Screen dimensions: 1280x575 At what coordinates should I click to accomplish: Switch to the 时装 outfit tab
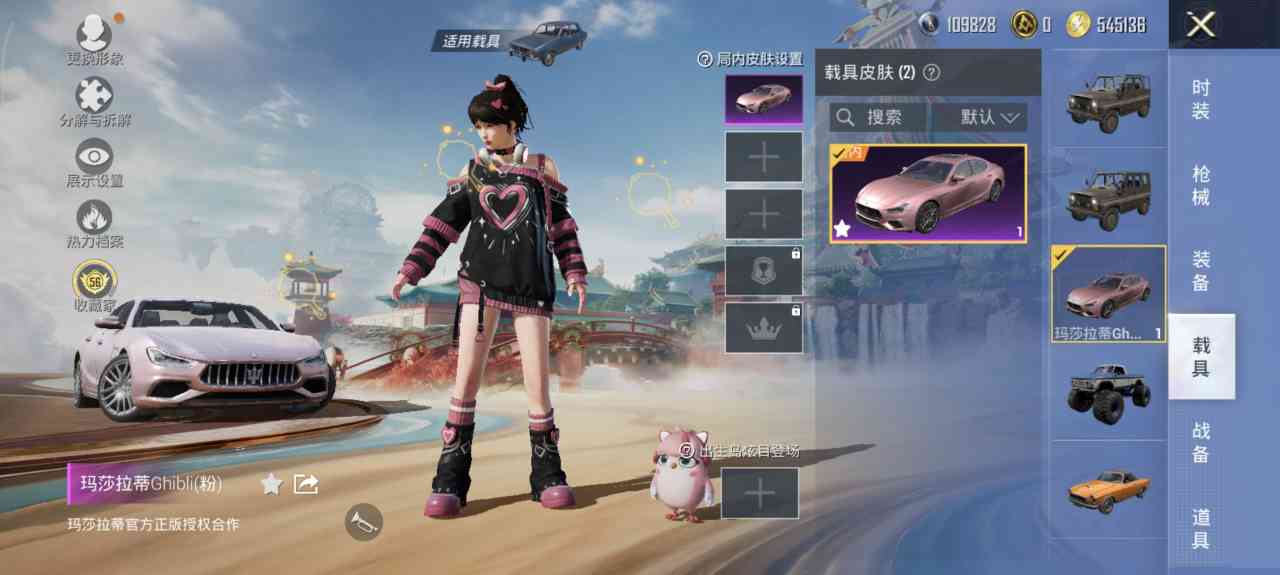pyautogui.click(x=1201, y=99)
